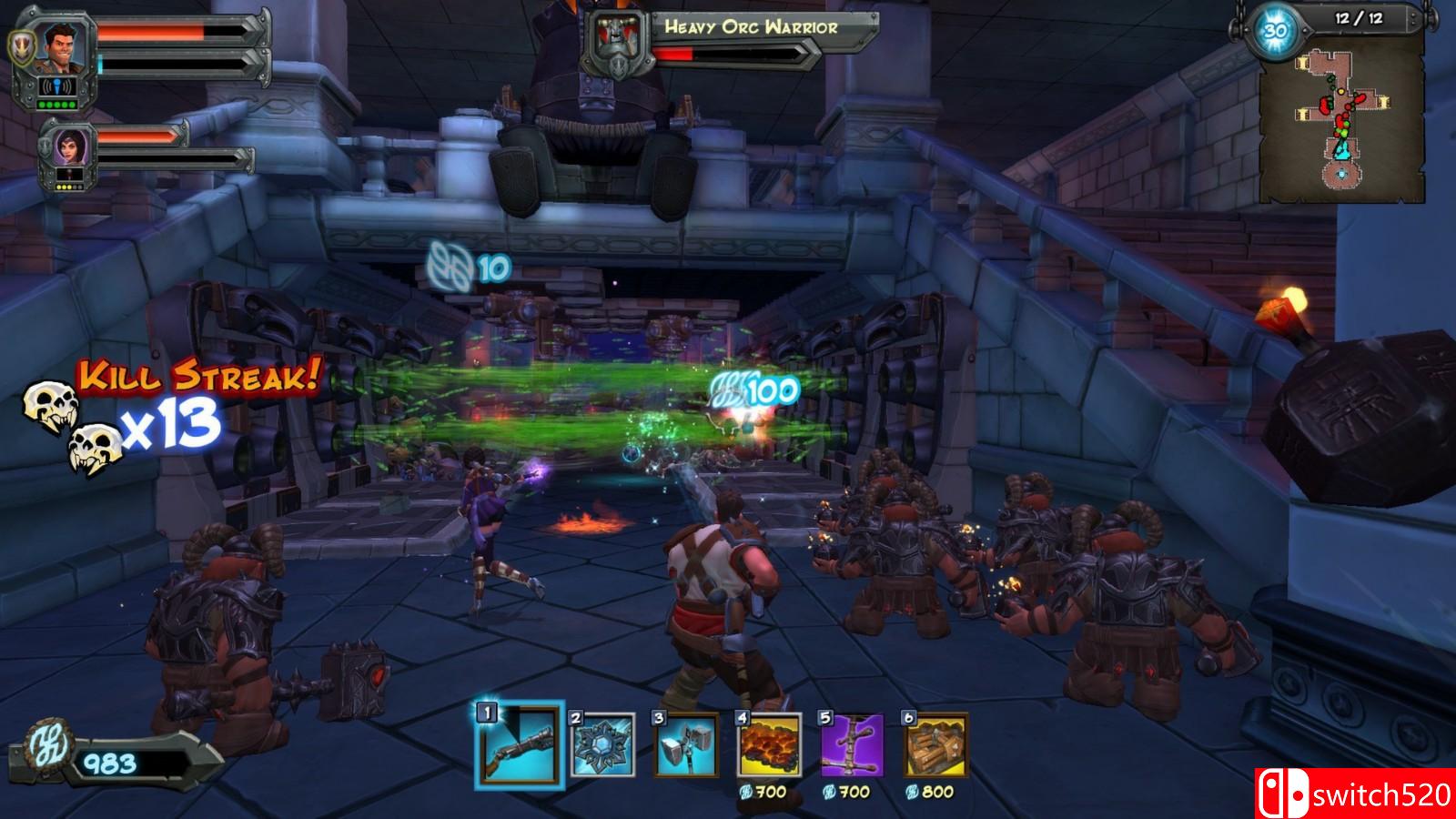Pick the purple spinning pole trap
Viewport: 1456px width, 819px height.
pyautogui.click(x=853, y=745)
